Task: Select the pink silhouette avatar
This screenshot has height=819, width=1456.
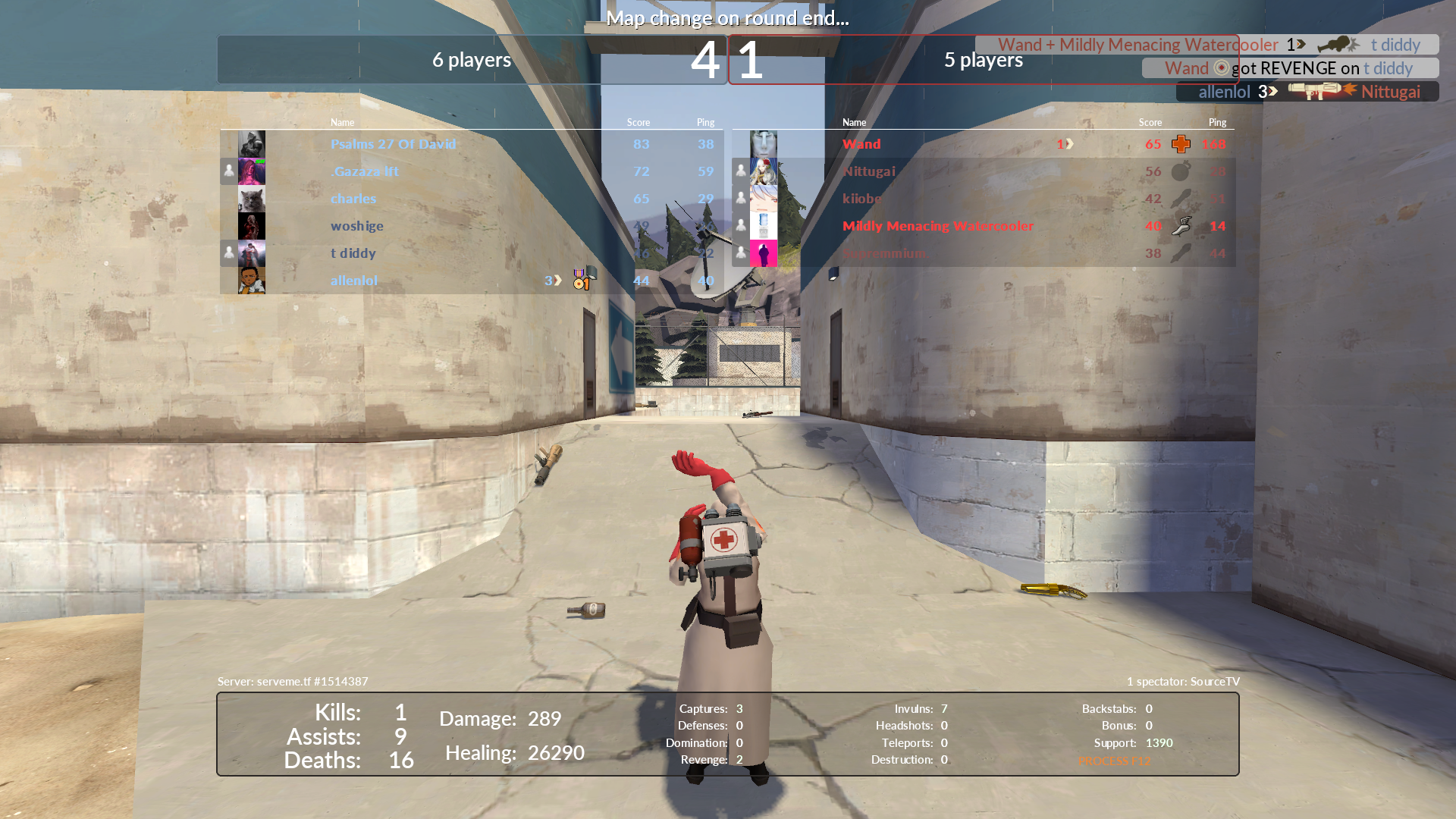Action: 764,253
